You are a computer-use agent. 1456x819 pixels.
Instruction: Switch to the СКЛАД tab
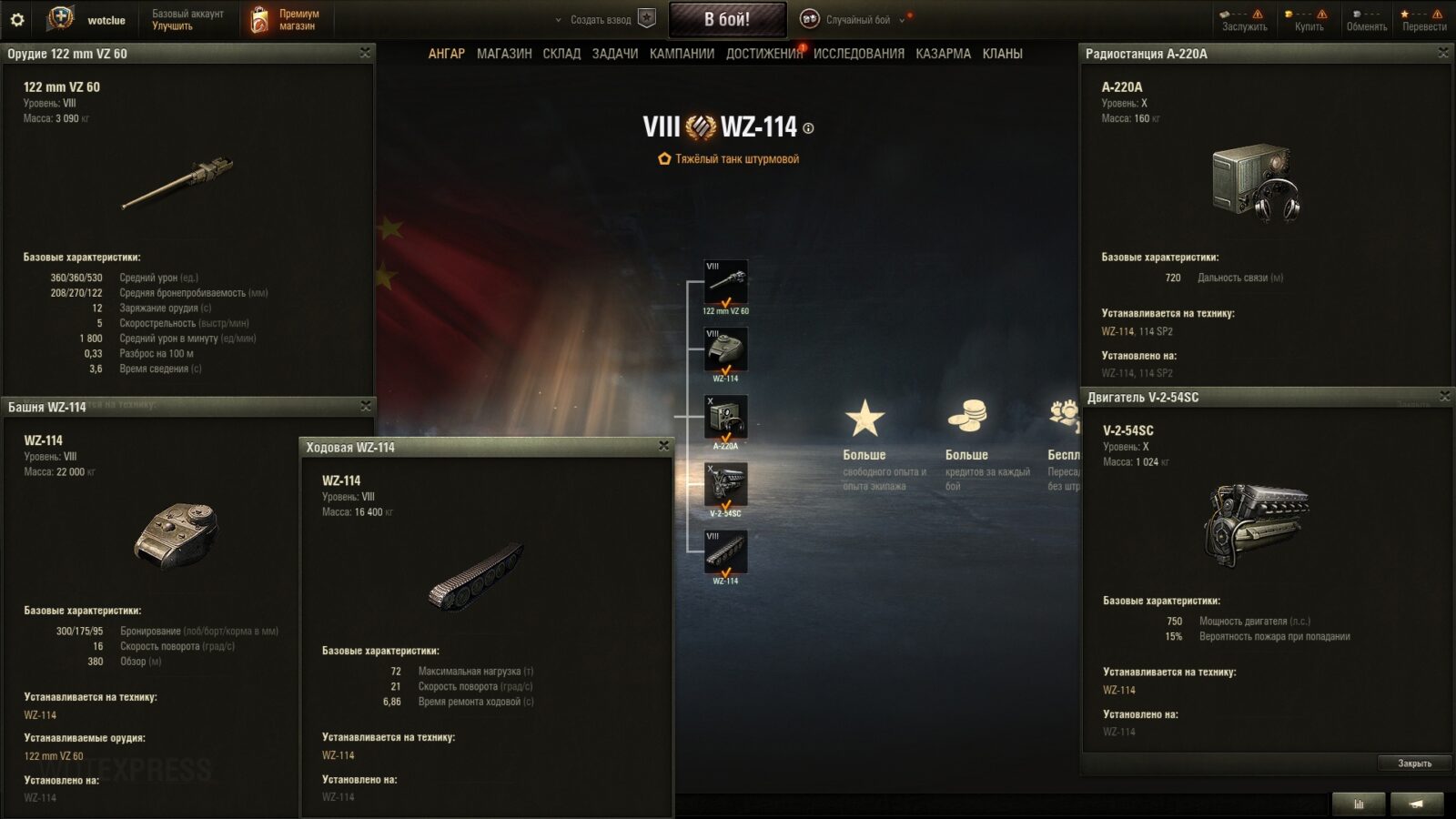(x=561, y=54)
